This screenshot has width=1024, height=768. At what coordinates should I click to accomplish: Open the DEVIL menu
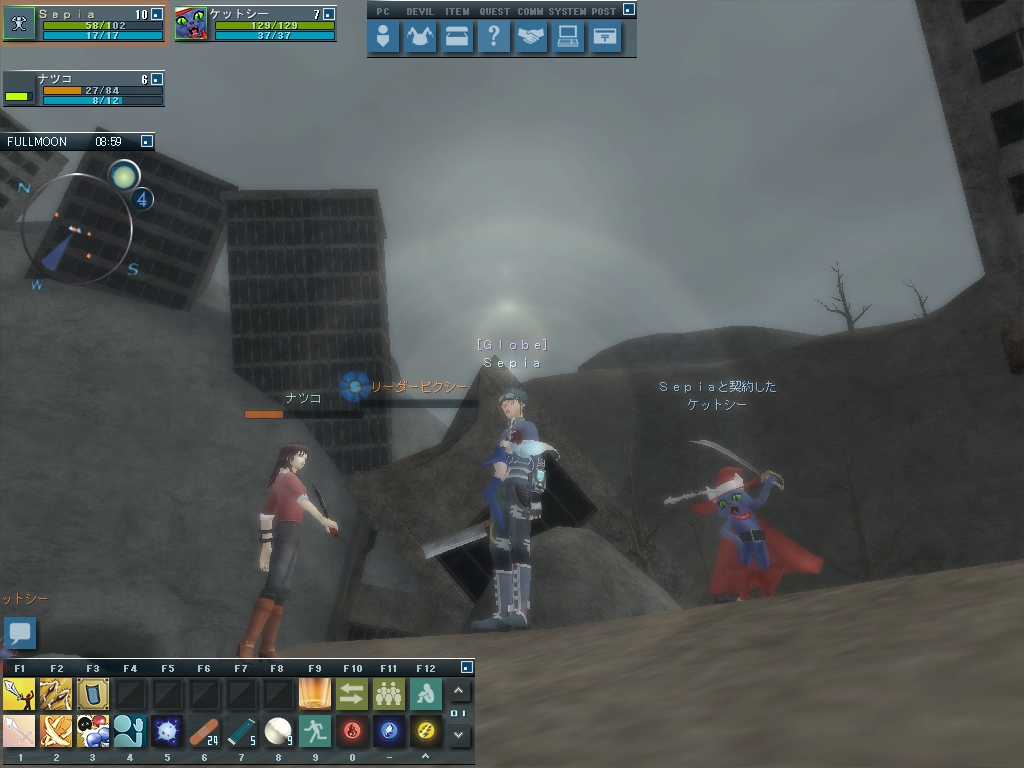pyautogui.click(x=420, y=38)
